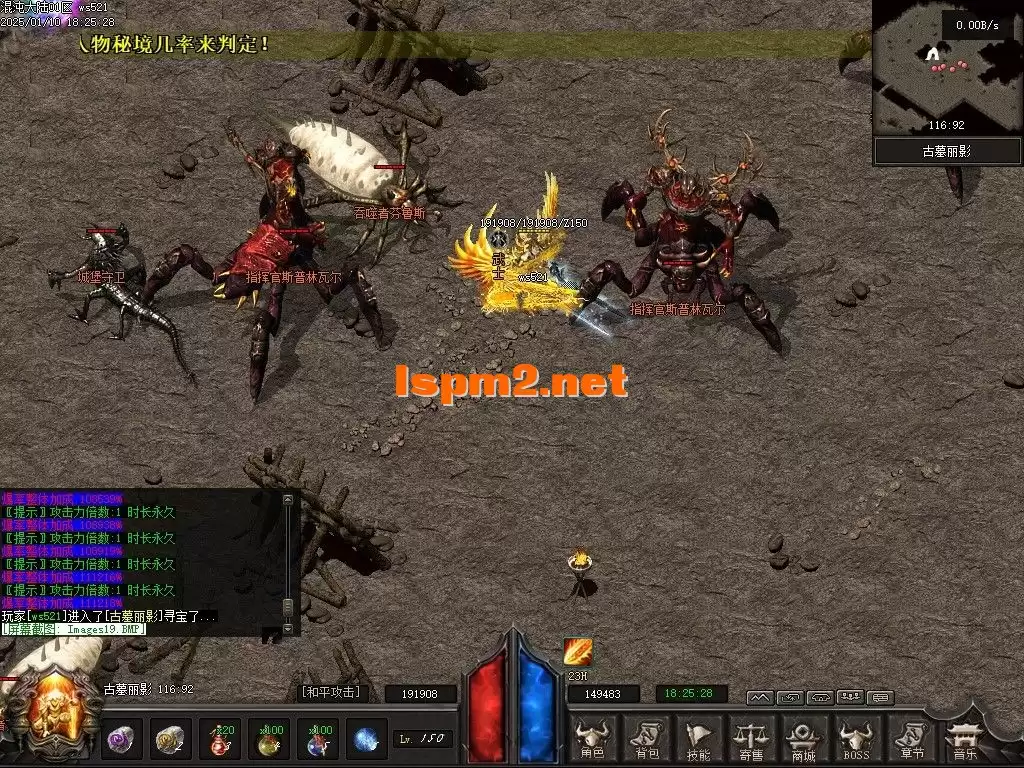Use the yellow potion in the hotbar
Viewport: 1024px width, 768px height.
tap(269, 739)
